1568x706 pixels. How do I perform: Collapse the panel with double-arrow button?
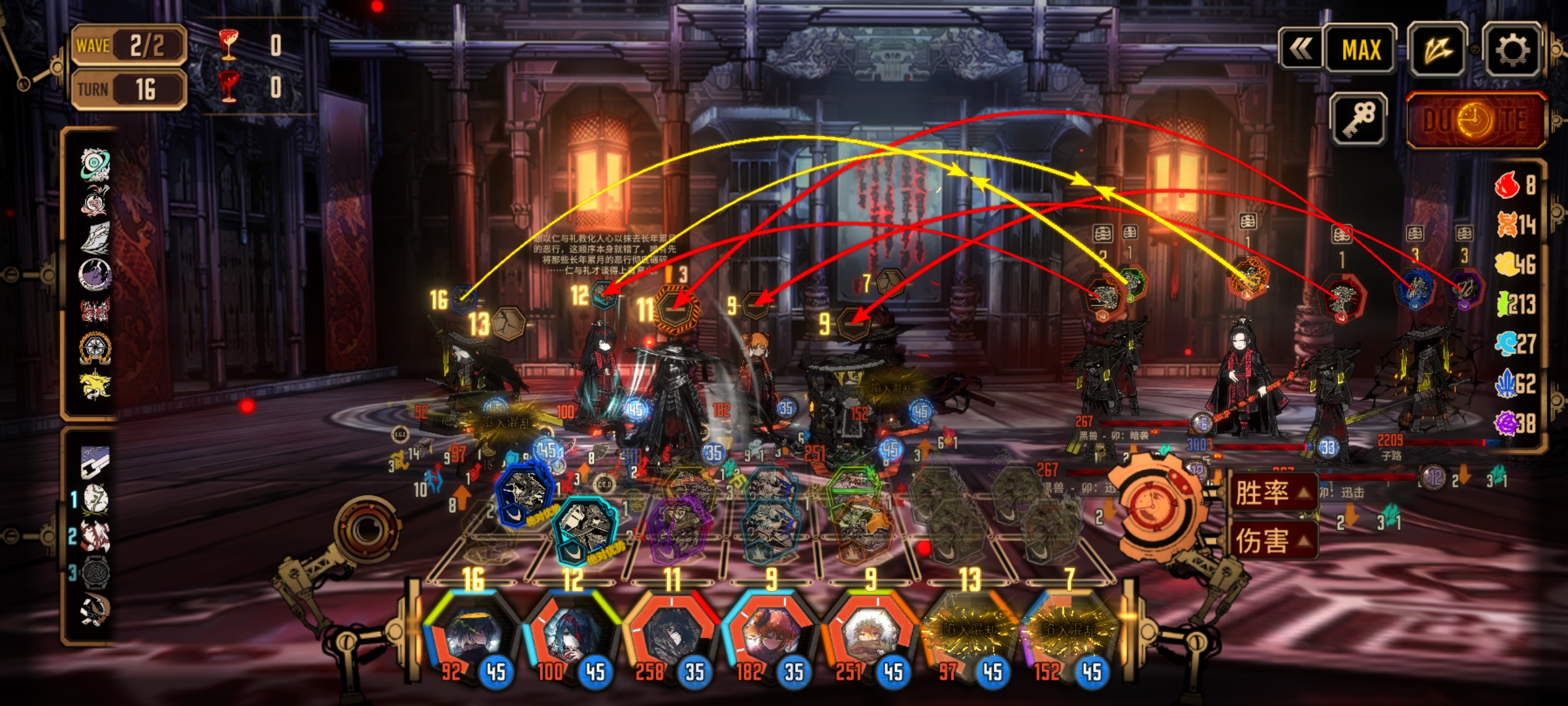coord(1301,48)
